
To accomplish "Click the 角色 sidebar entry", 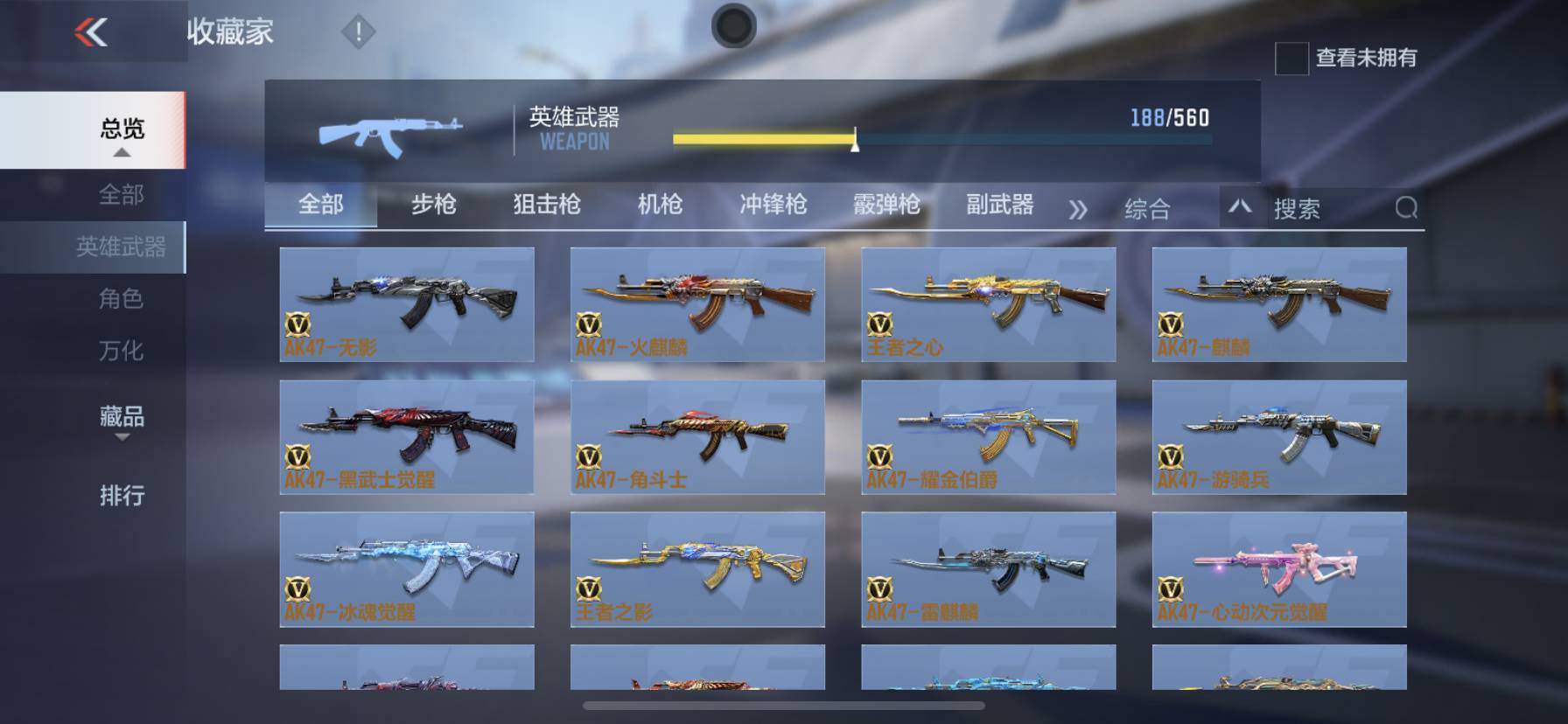I will [122, 299].
